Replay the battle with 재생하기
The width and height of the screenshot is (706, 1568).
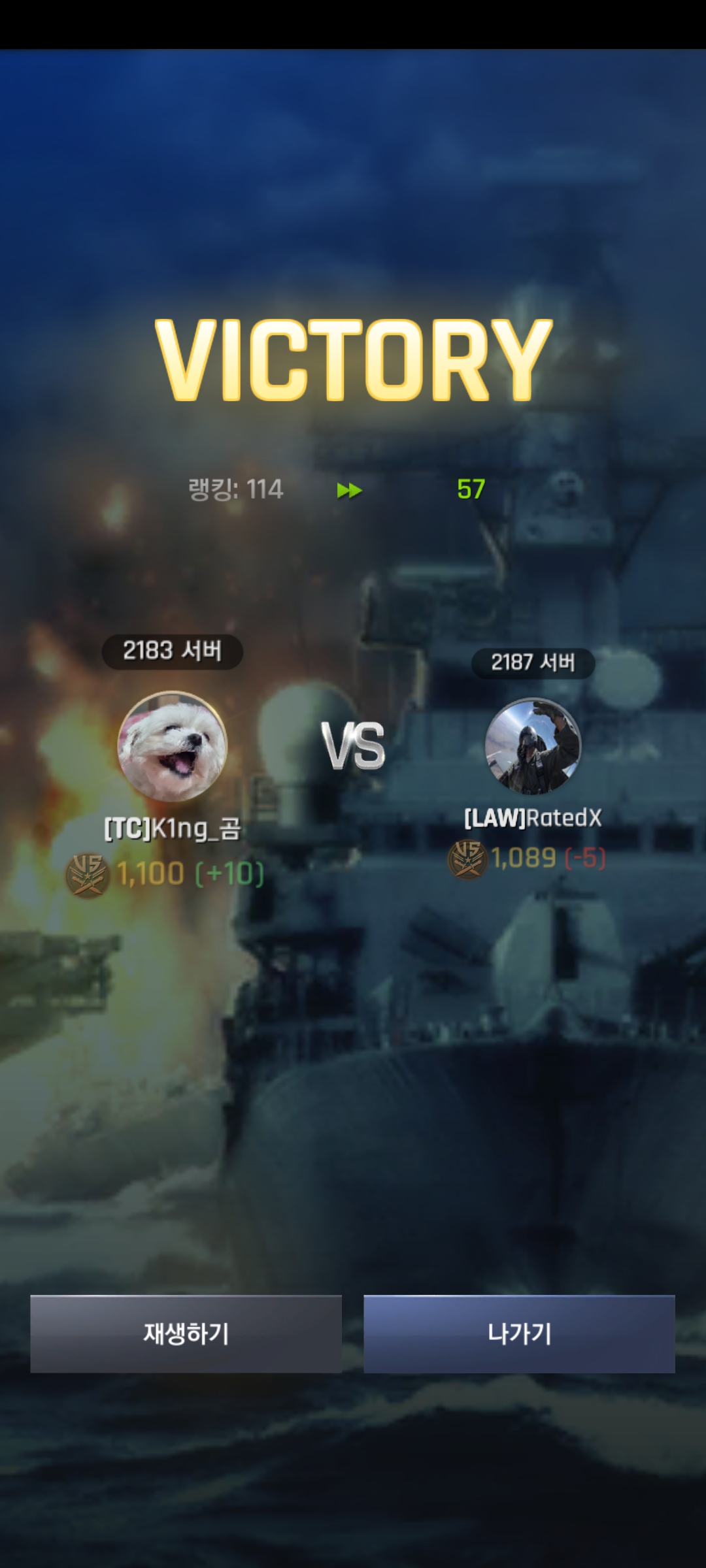186,1333
